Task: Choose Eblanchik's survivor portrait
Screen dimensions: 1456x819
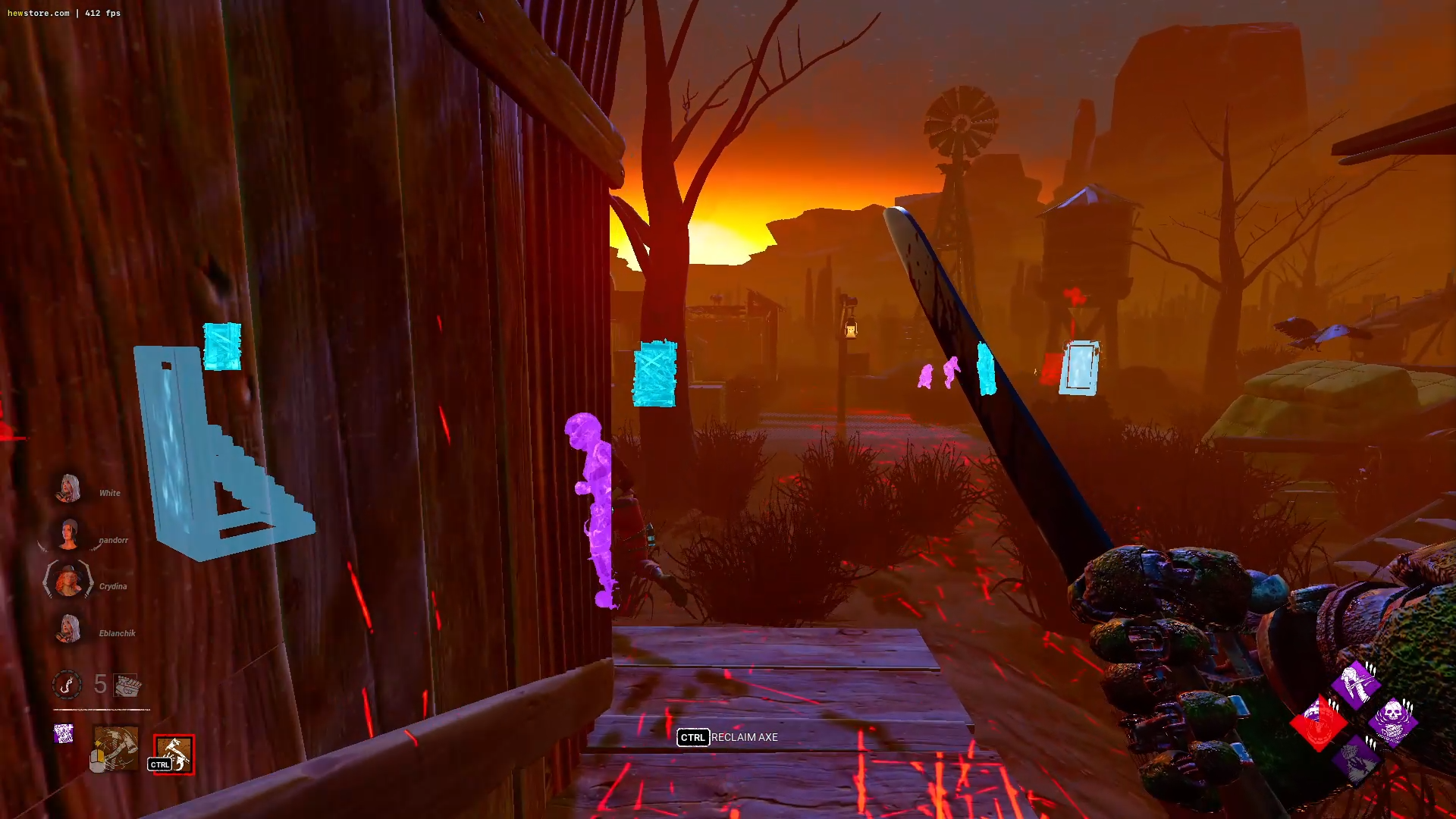Action: pyautogui.click(x=68, y=629)
